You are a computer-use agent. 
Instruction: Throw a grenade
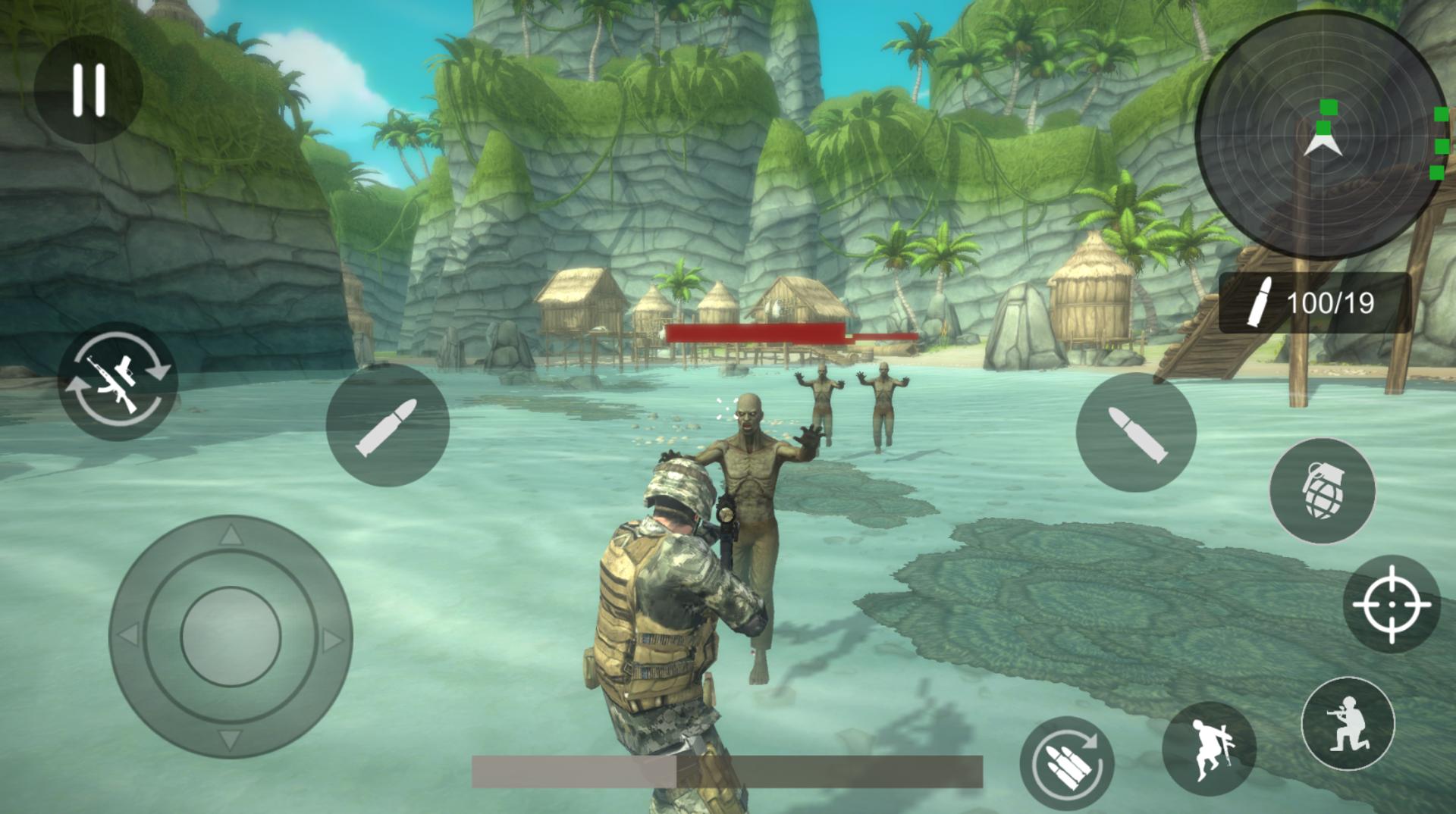point(1322,490)
